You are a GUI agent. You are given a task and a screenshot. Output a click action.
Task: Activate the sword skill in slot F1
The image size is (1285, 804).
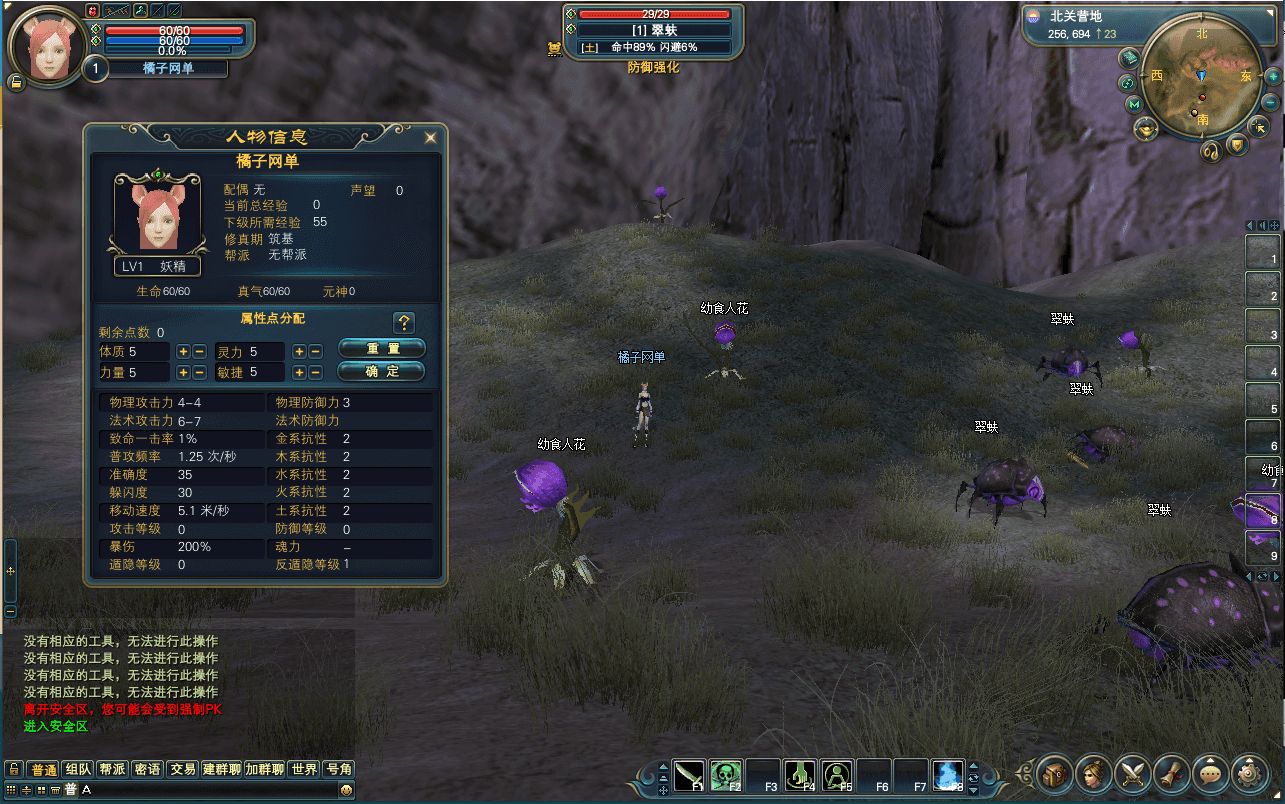690,775
